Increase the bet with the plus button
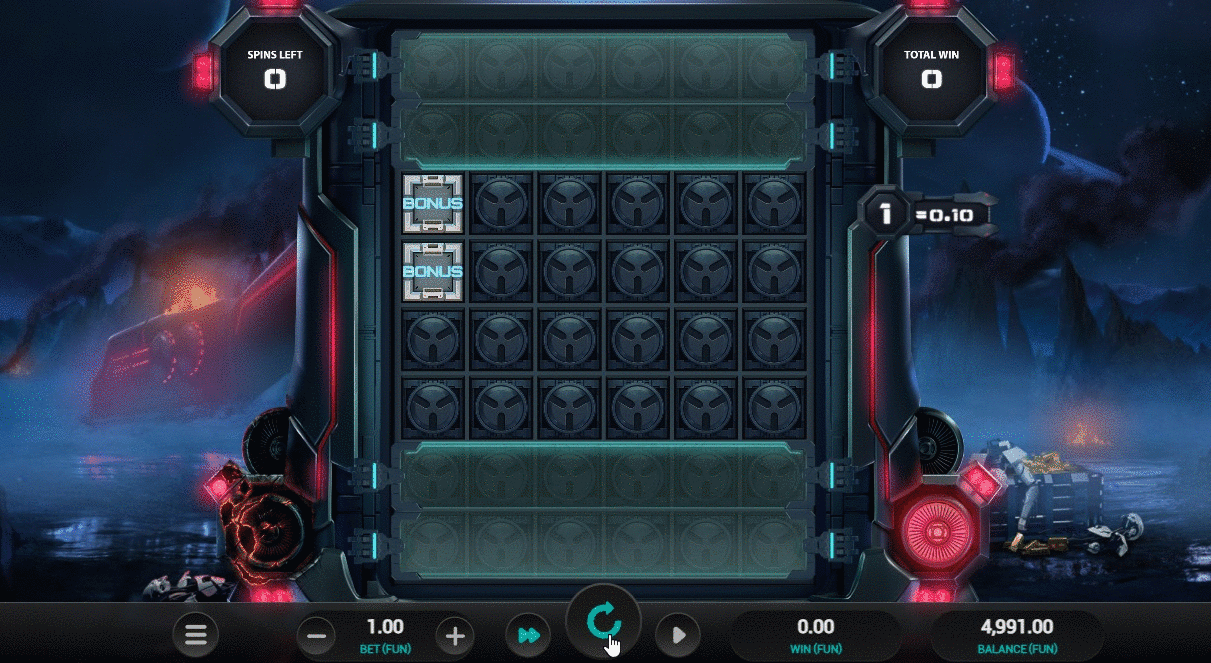 pyautogui.click(x=454, y=634)
